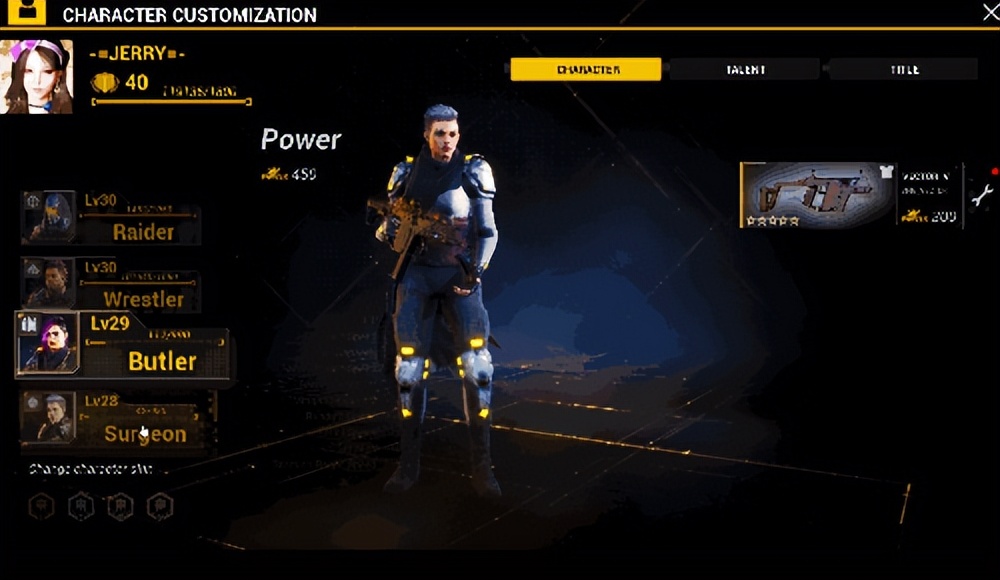Screen dimensions: 1000x580
Task: Open Jerry's player profile avatar
Action: pyautogui.click(x=38, y=77)
